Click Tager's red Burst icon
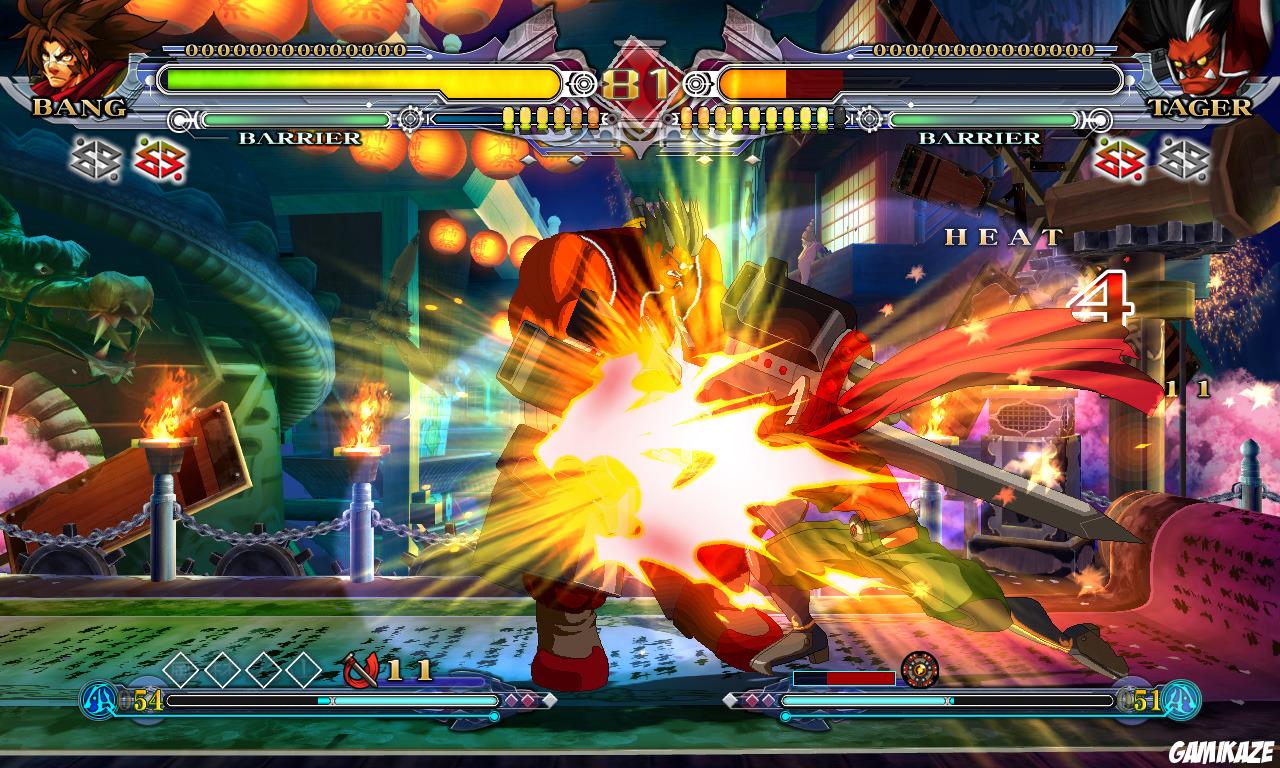The height and width of the screenshot is (768, 1280). click(x=1118, y=162)
